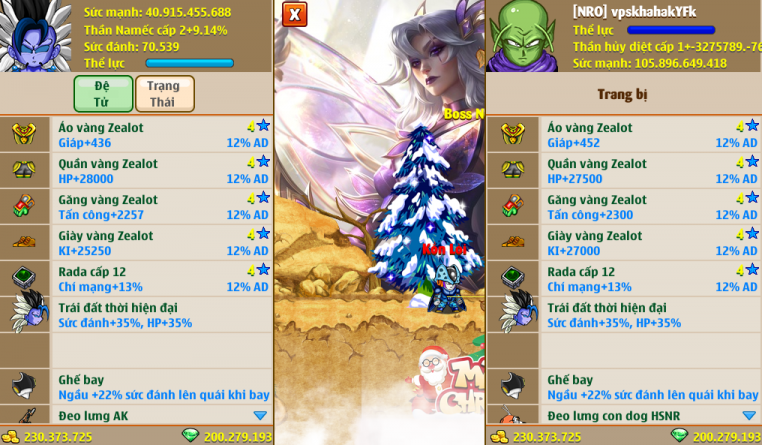Choose Quần vàng Zealot with HP+27500

650,171
